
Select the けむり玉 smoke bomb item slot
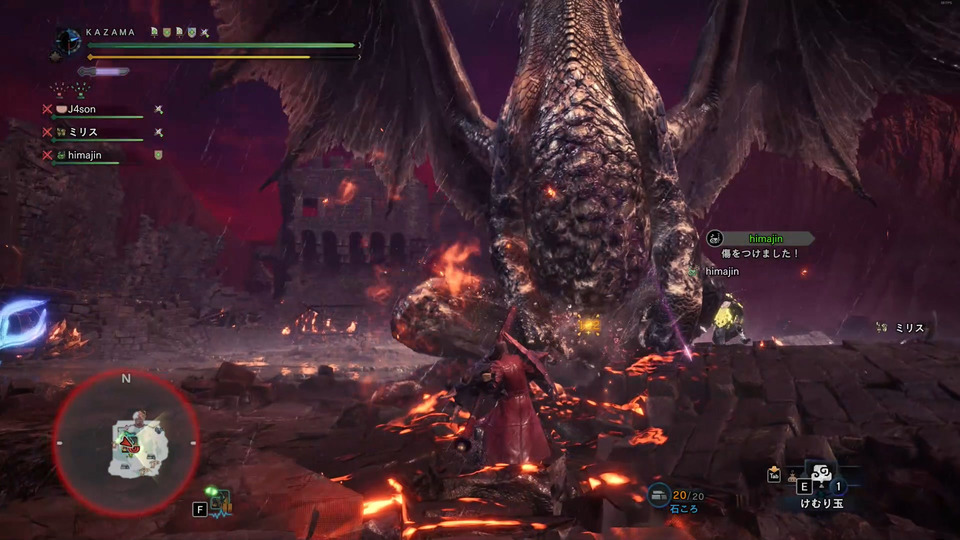[x=821, y=479]
